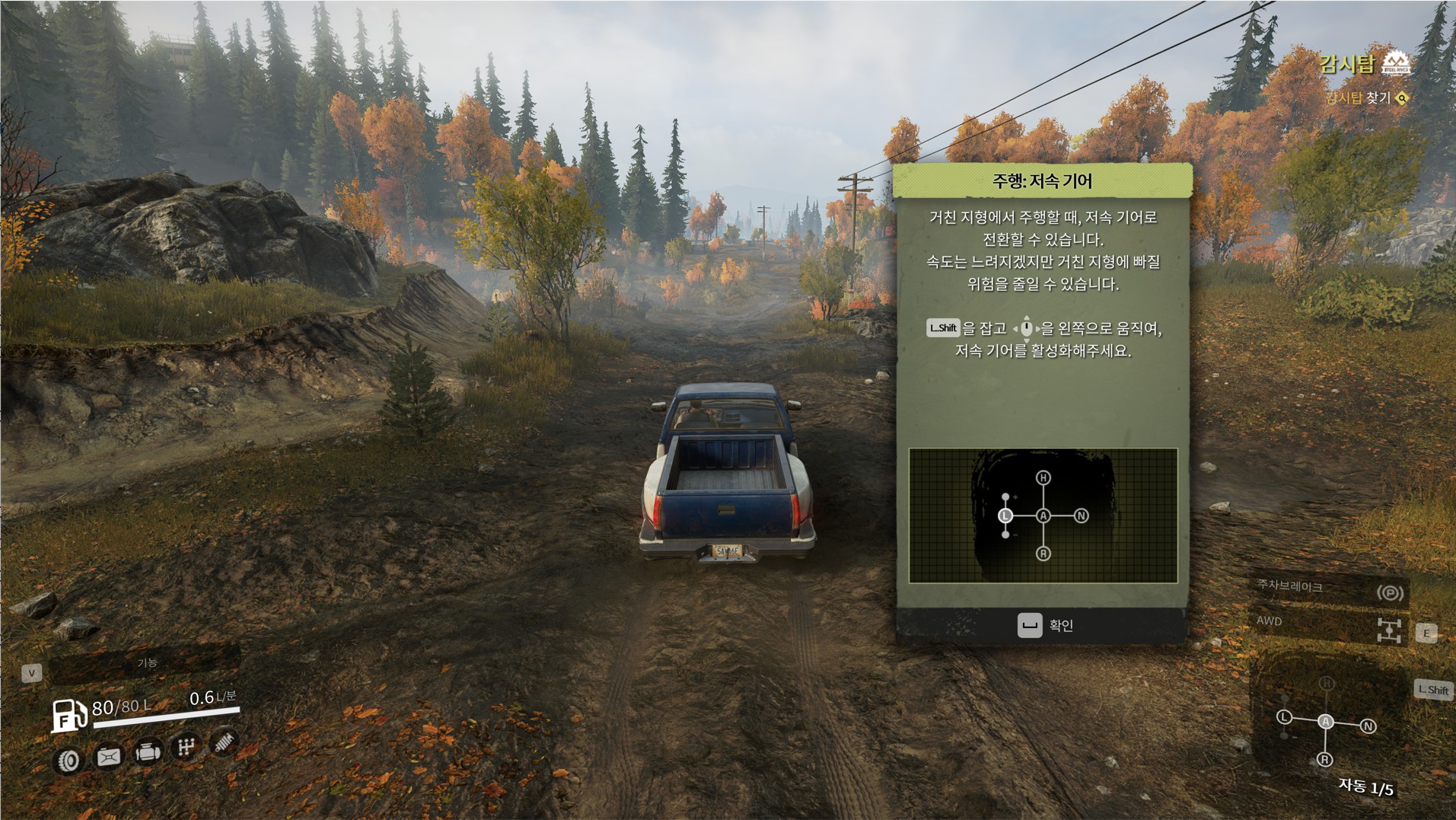Select the L low gear on the HUD shifter
Screen dimensions: 1456x820
click(x=1285, y=717)
